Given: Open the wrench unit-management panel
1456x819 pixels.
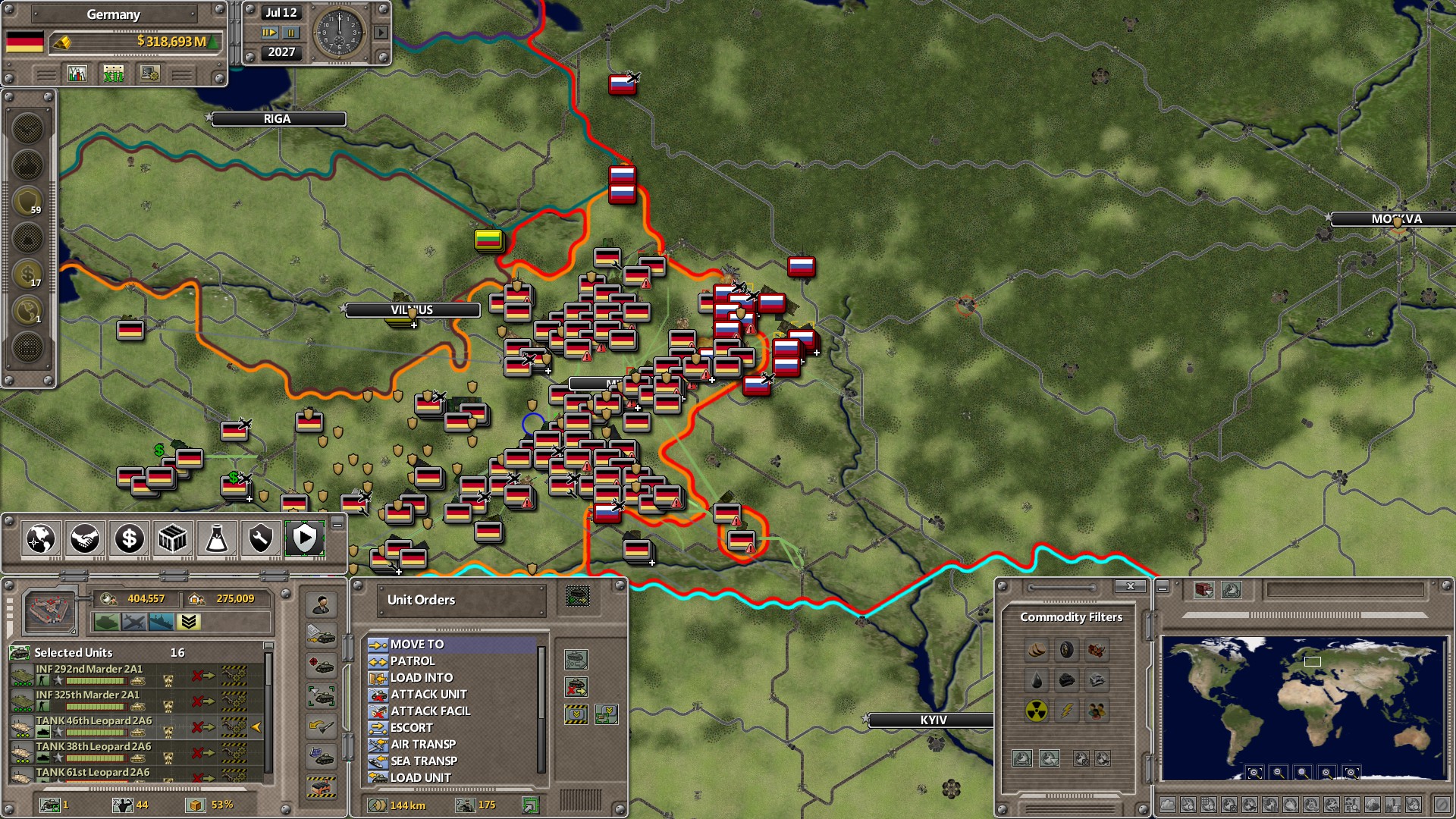Looking at the screenshot, I should point(260,538).
